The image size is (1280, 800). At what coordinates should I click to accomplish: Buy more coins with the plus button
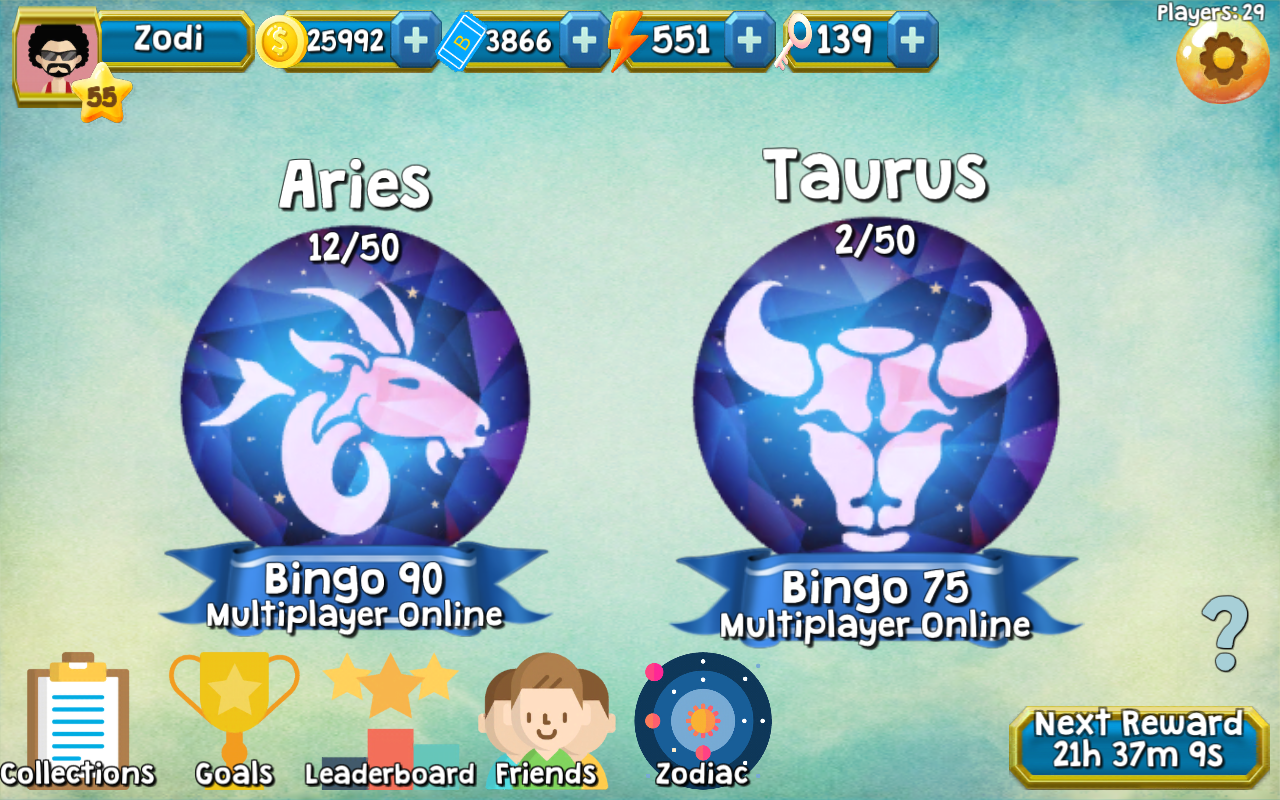[412, 42]
